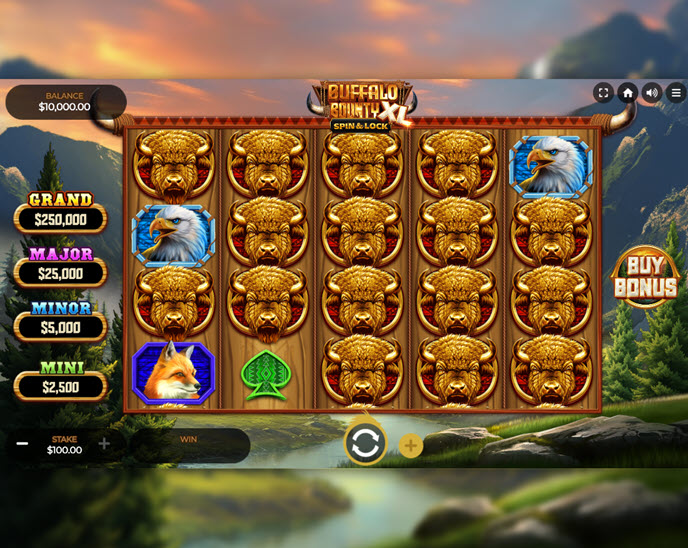Toggle fullscreen mode
688x548 pixels.
pos(603,92)
